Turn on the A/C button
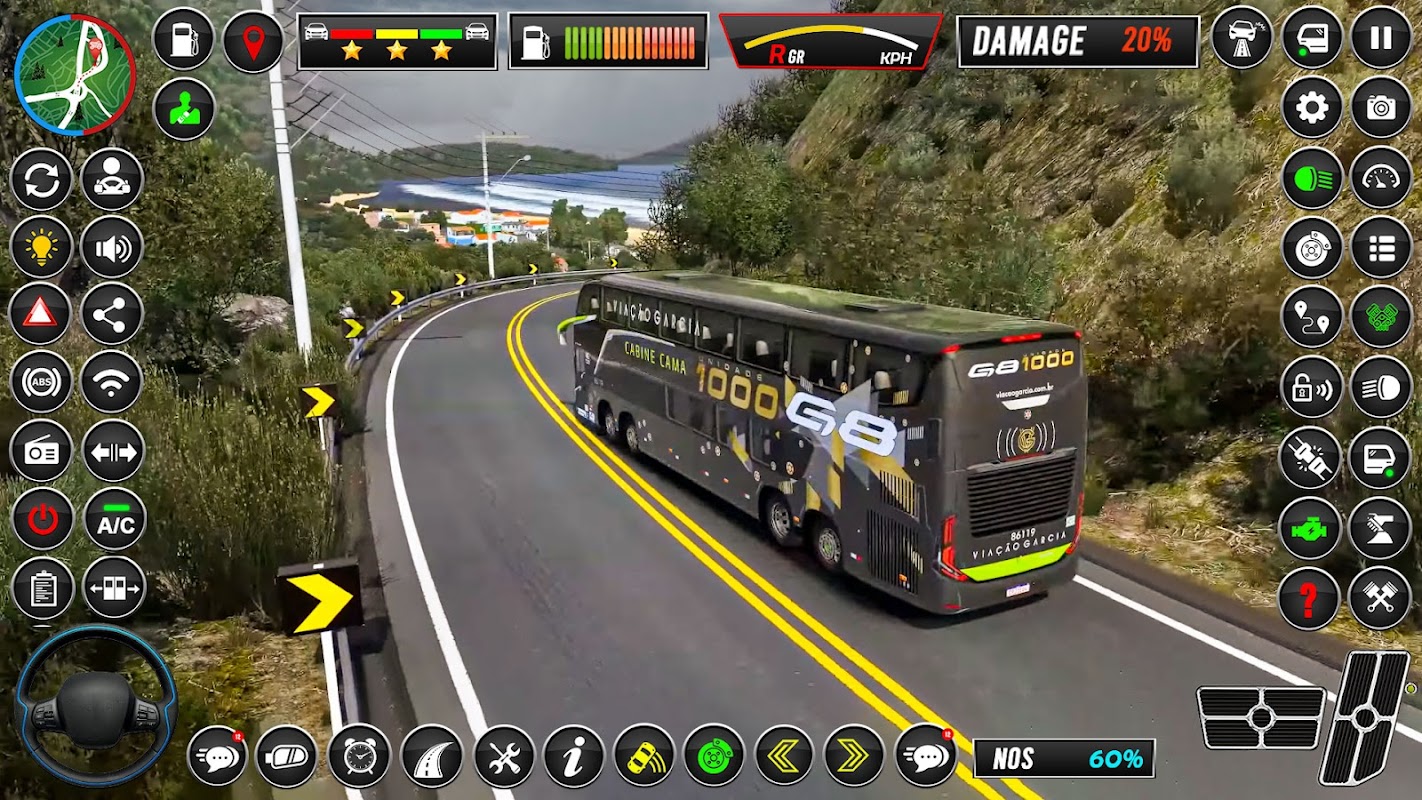 point(115,519)
